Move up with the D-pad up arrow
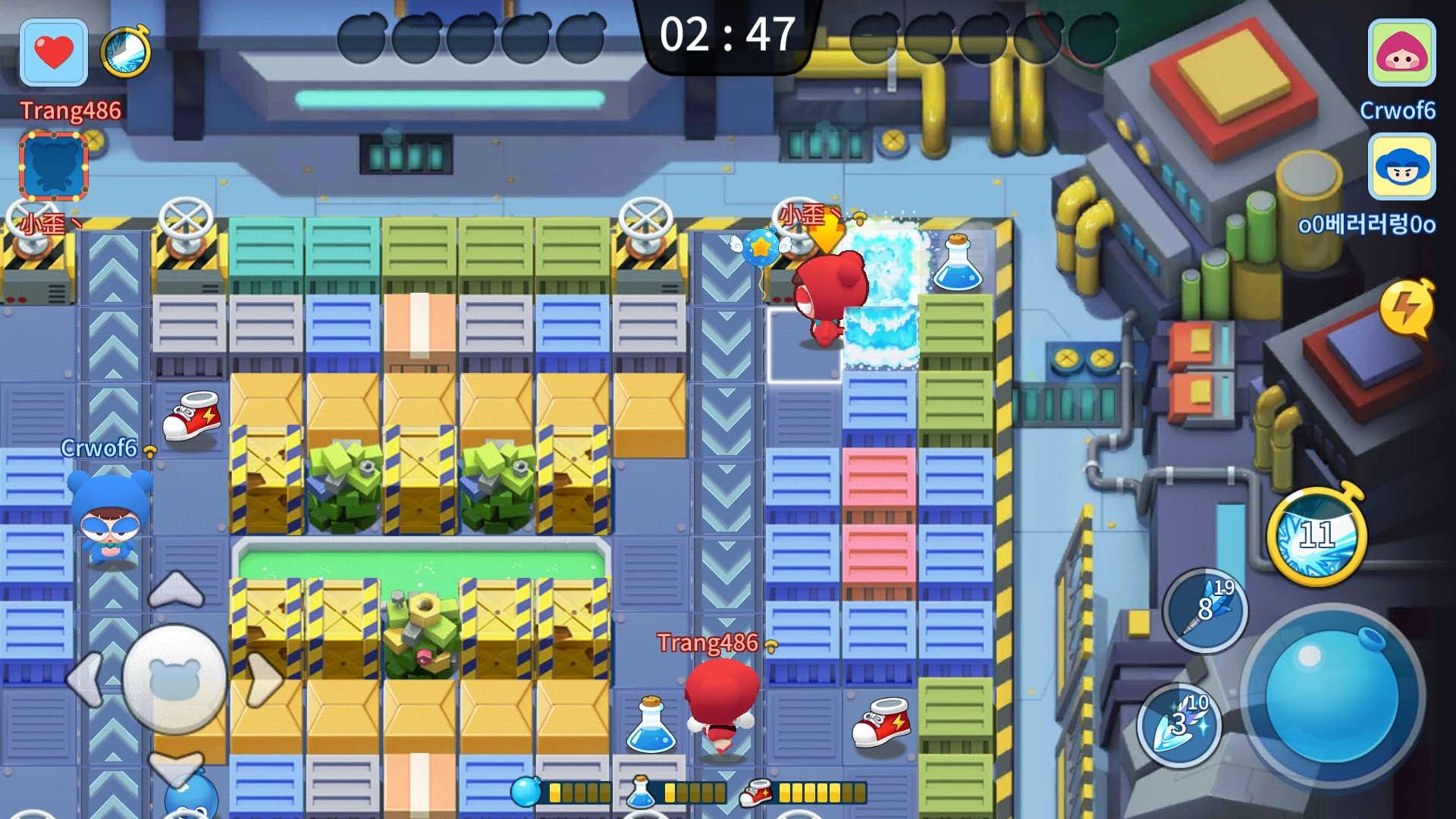 pyautogui.click(x=176, y=589)
